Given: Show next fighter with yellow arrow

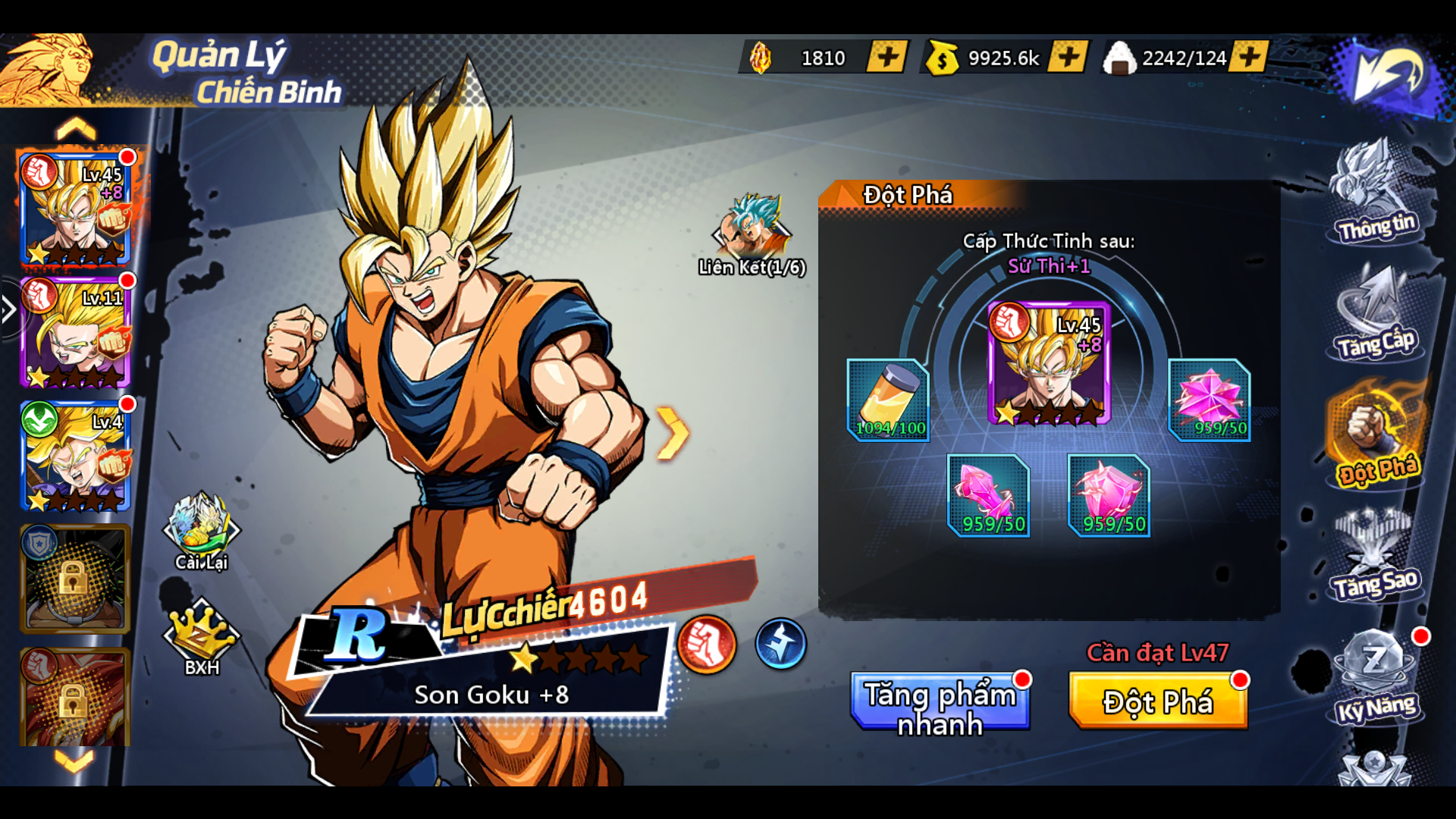Looking at the screenshot, I should pos(672,433).
